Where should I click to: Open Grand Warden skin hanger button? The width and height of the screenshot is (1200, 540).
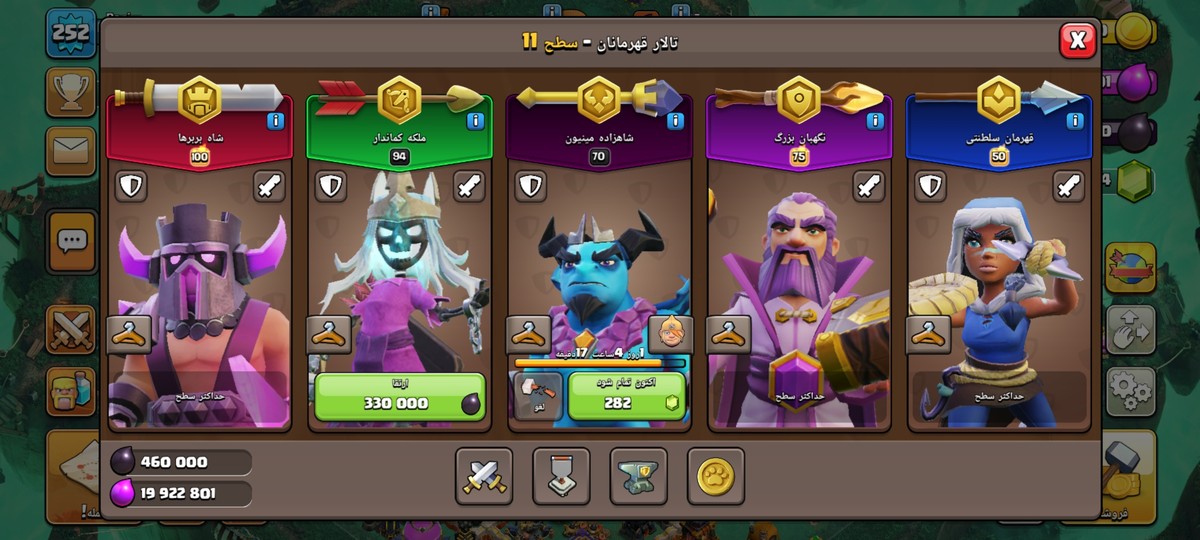[729, 335]
